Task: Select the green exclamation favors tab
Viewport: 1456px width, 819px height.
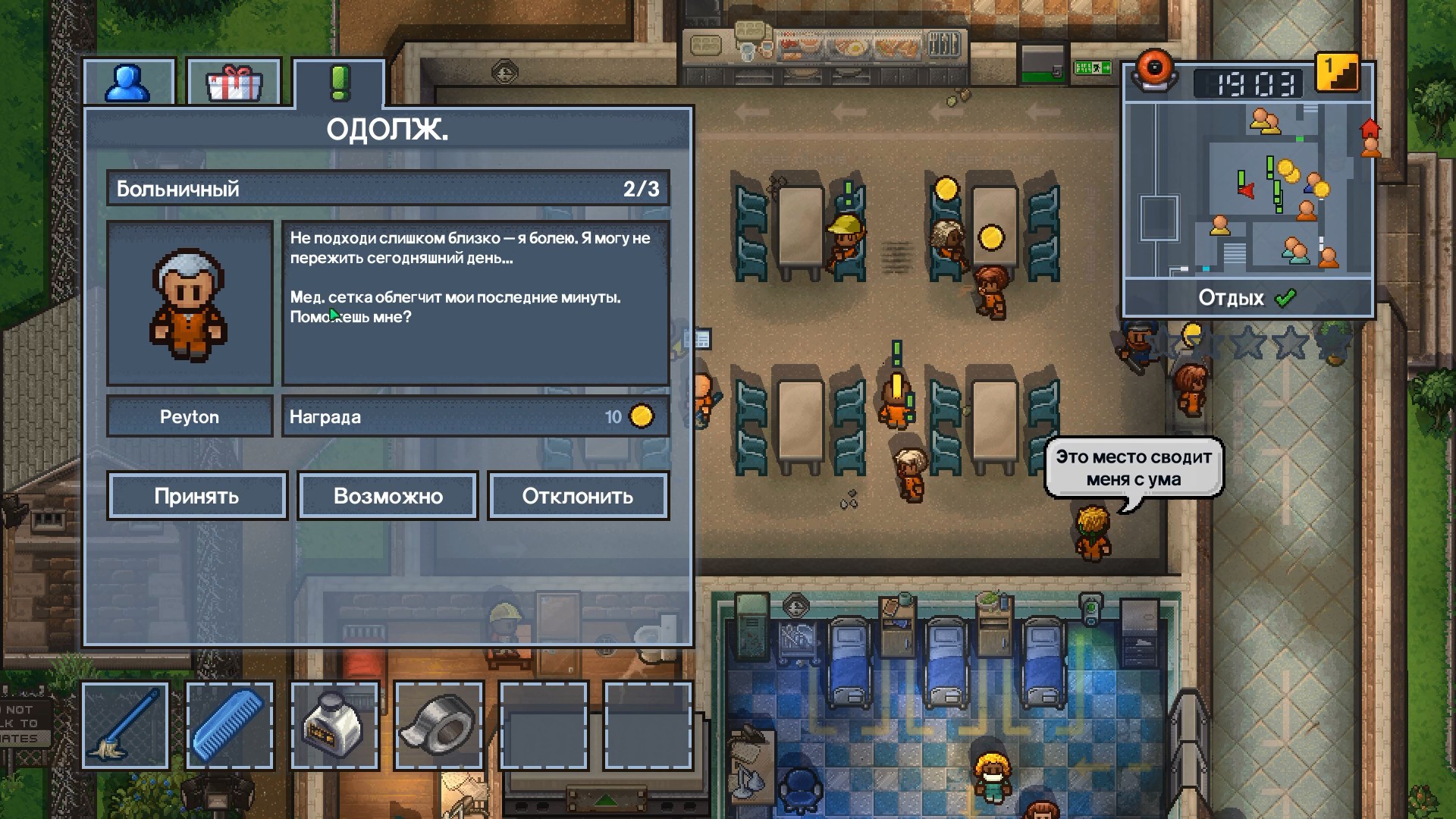Action: coord(340,83)
